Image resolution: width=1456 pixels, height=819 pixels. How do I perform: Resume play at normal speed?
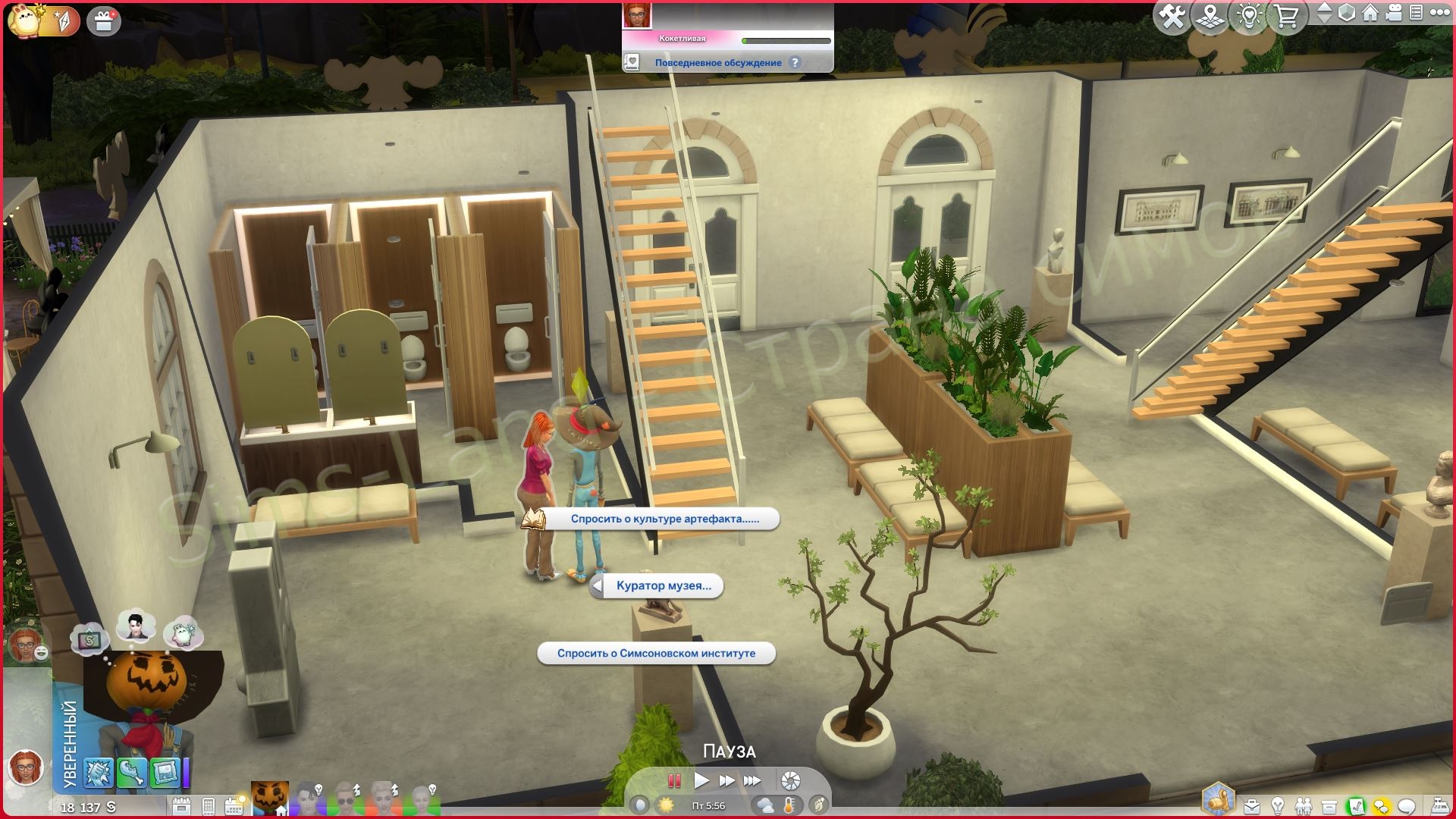(701, 780)
